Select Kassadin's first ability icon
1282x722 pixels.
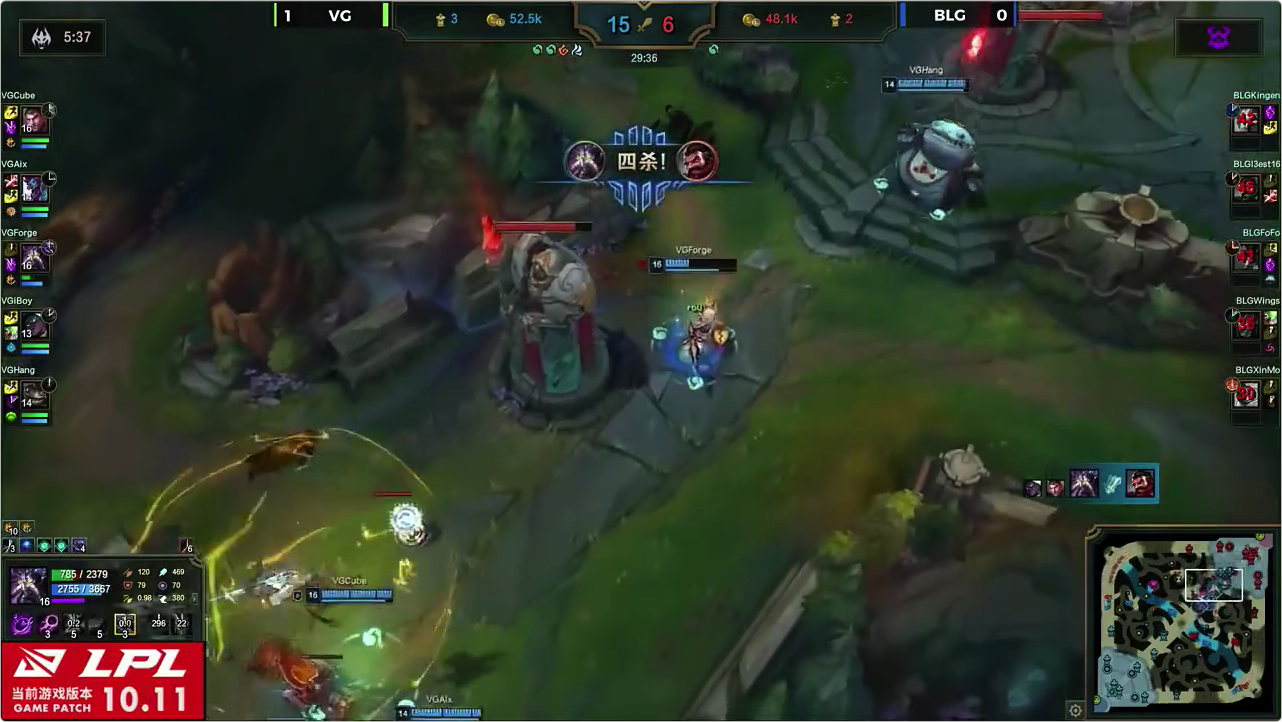22,624
